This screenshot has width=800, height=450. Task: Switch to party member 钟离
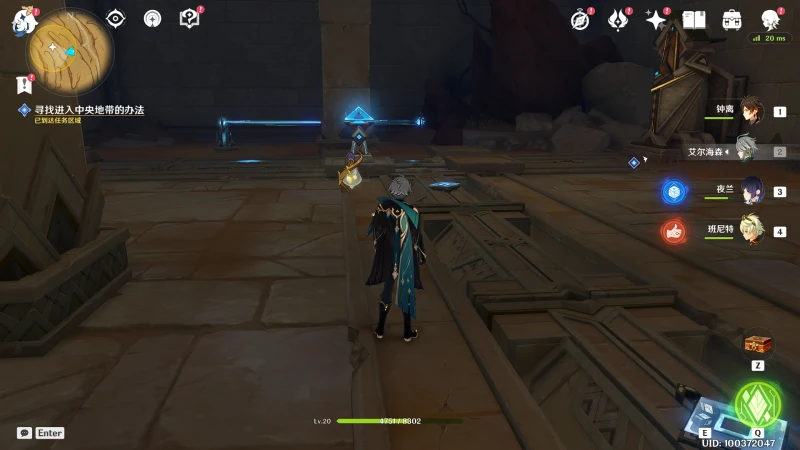coord(751,111)
